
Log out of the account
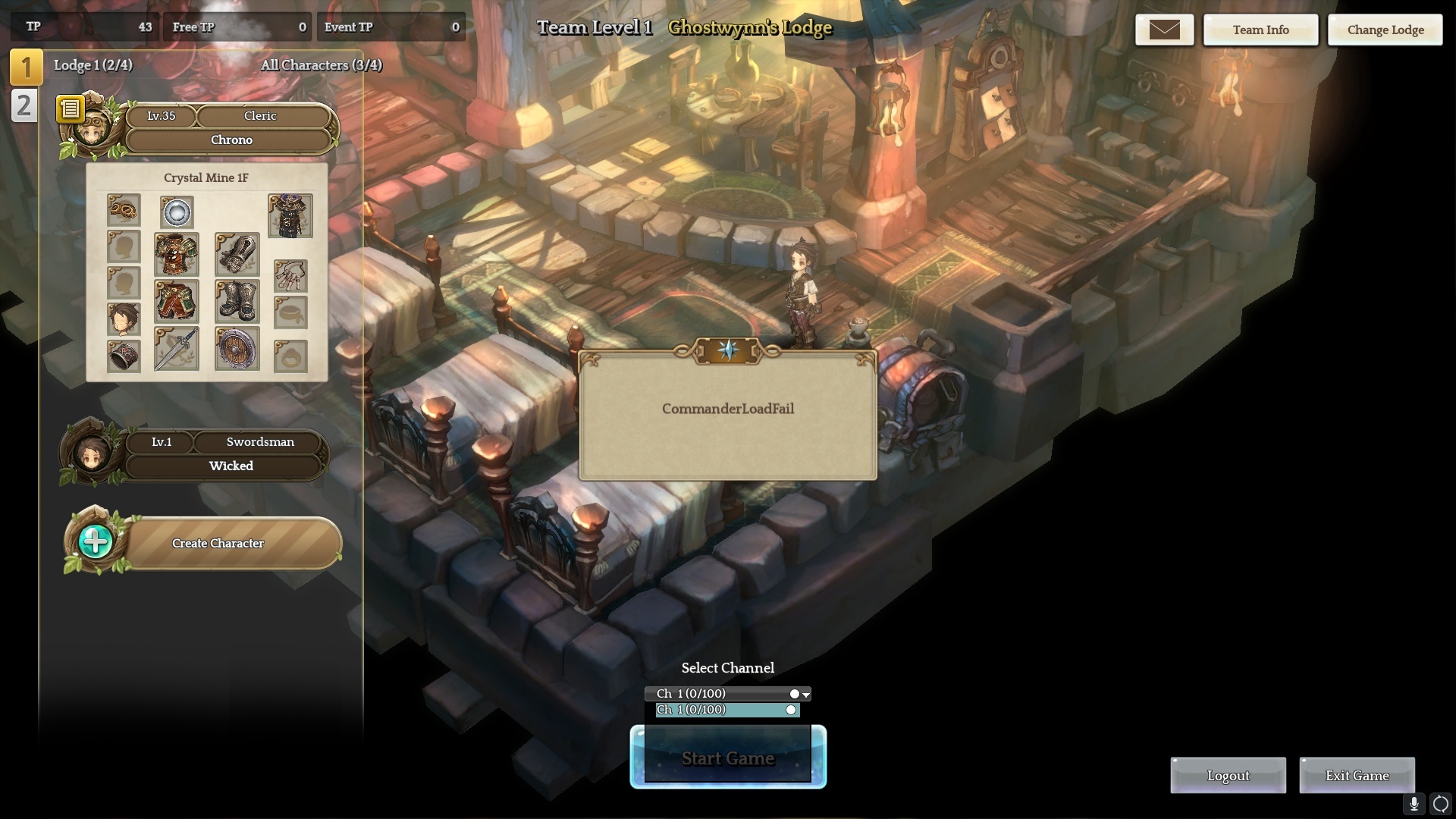click(x=1228, y=776)
